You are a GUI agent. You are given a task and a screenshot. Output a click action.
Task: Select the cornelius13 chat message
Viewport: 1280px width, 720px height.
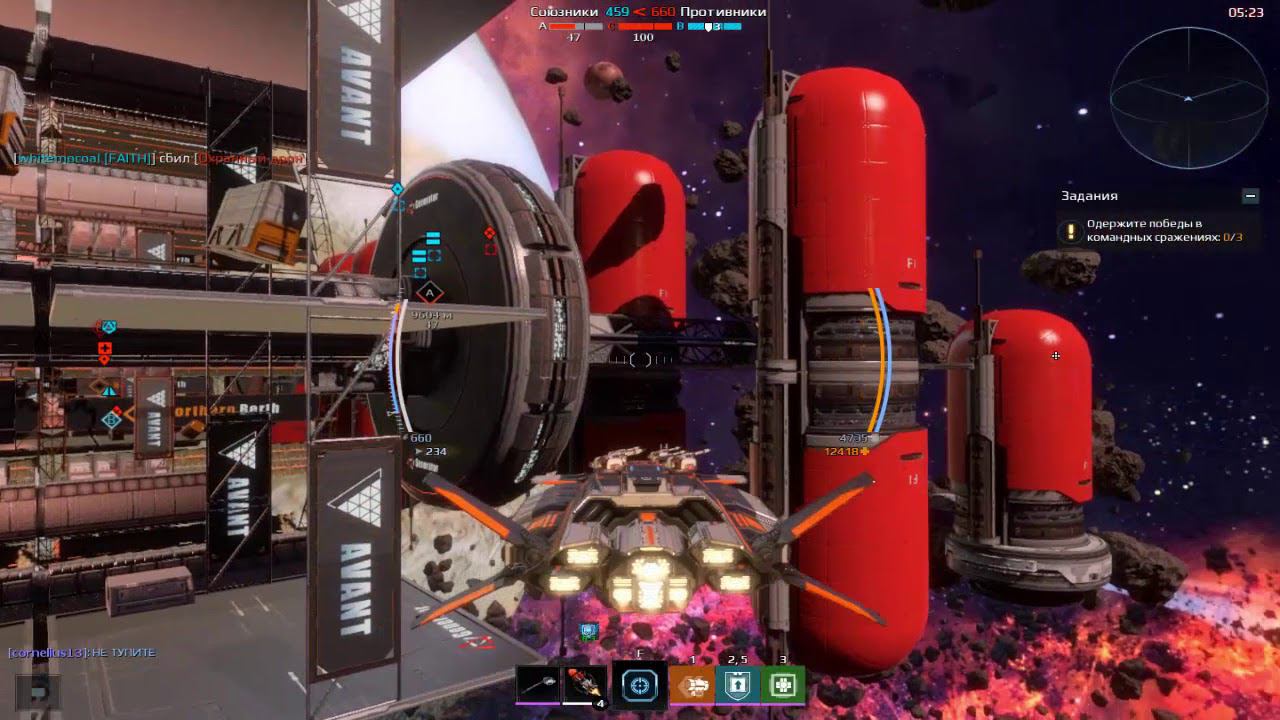click(x=82, y=652)
